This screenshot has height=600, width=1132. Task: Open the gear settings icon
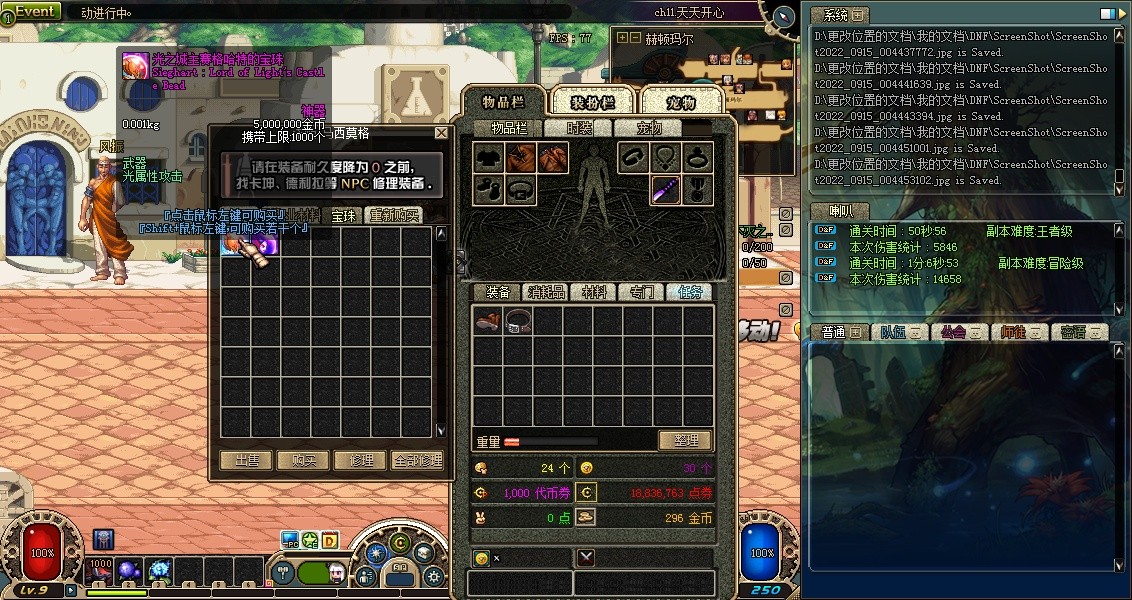click(433, 576)
